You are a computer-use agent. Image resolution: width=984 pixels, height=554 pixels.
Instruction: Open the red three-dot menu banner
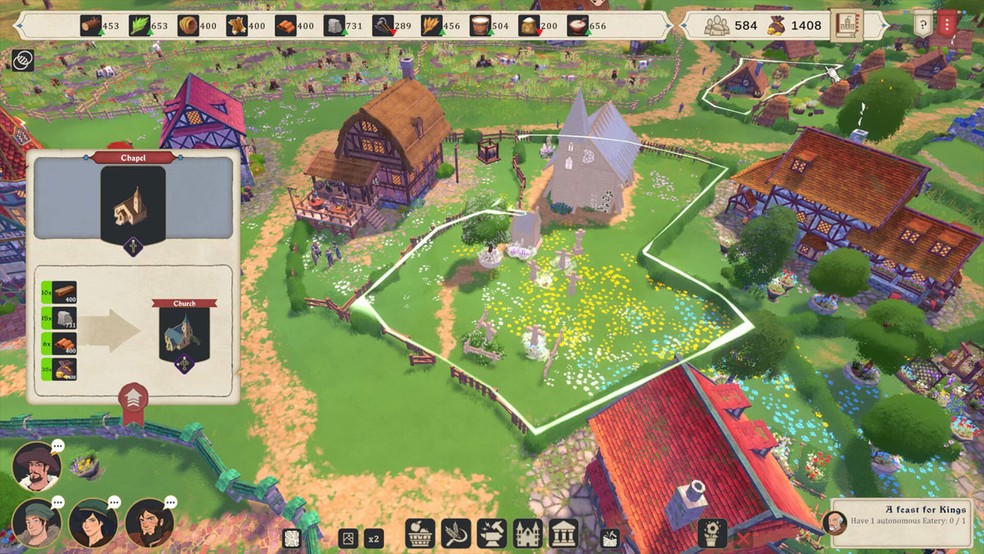click(949, 24)
